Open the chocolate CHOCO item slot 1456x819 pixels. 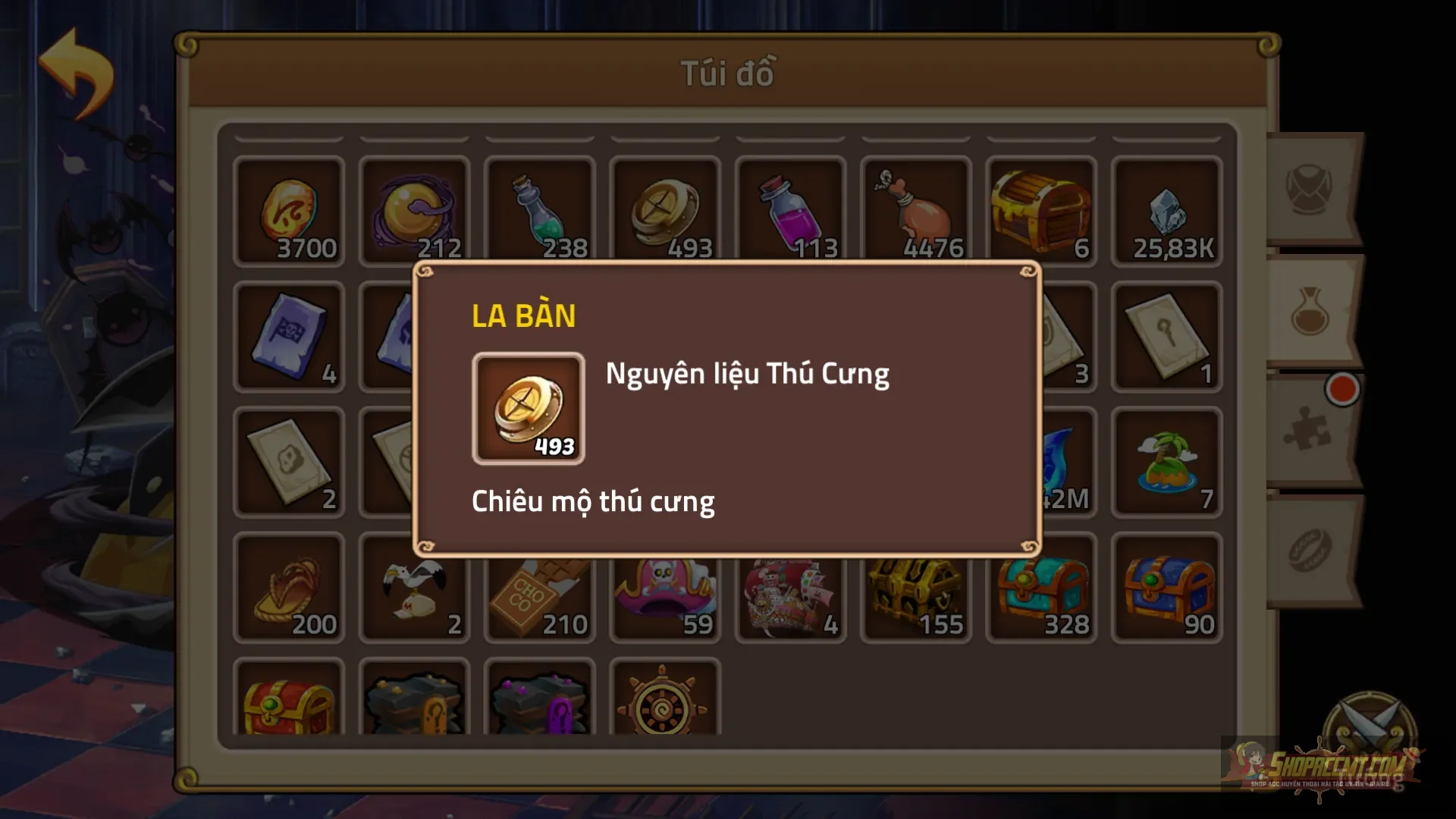[539, 588]
